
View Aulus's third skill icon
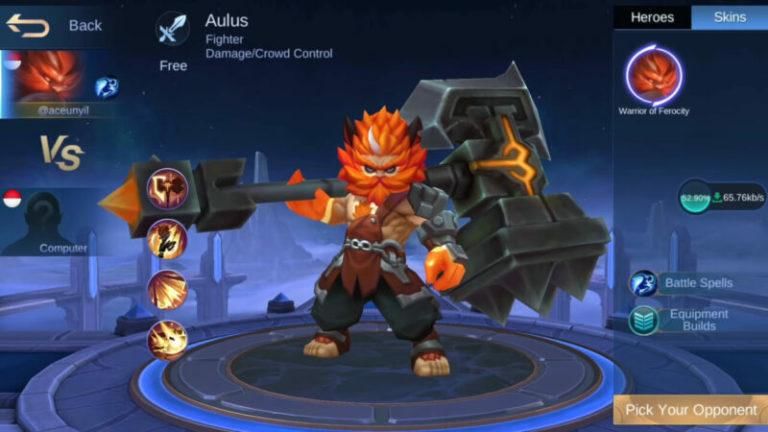coord(166,289)
